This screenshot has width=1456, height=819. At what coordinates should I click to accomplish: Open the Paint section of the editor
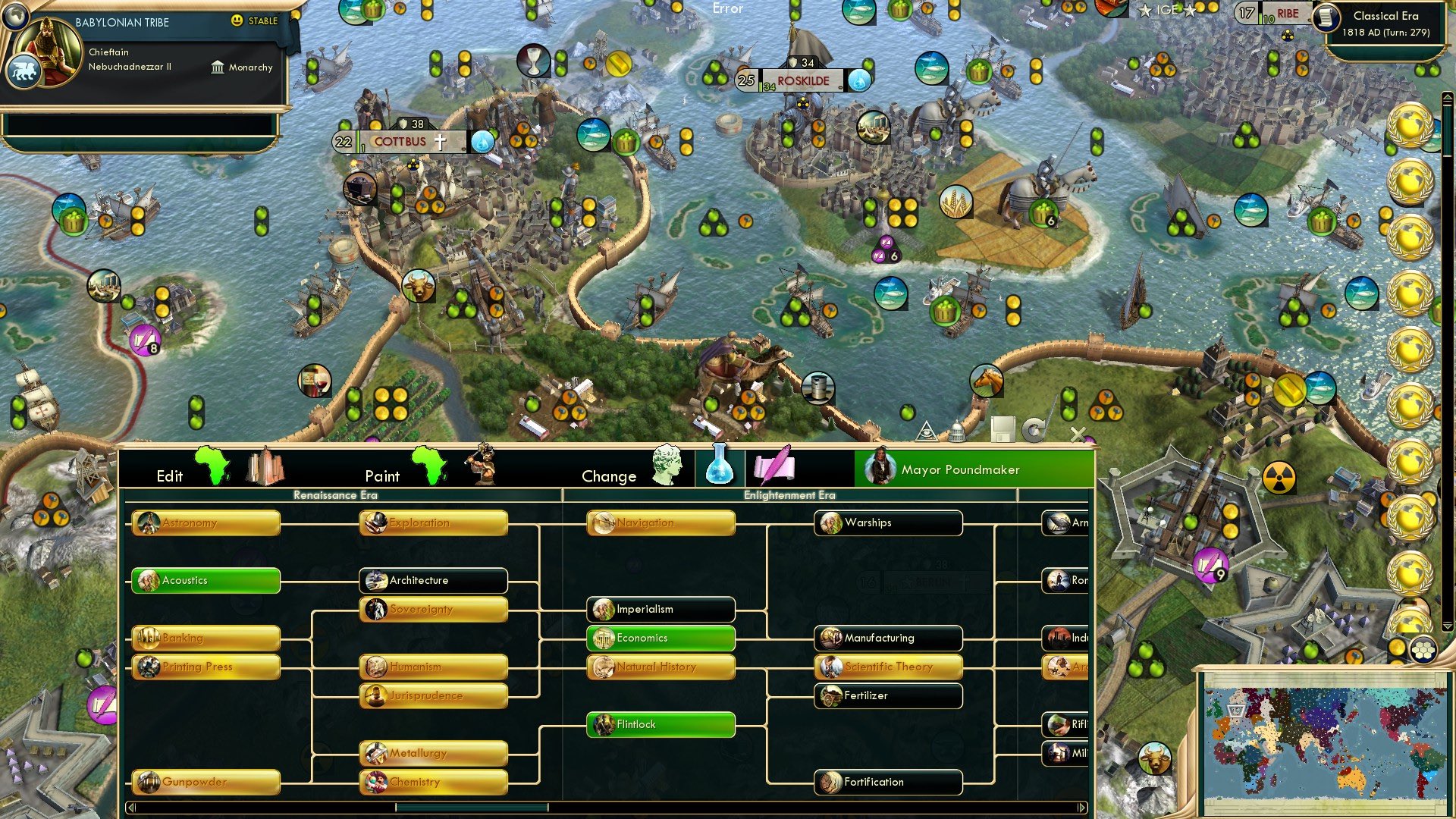tap(383, 476)
